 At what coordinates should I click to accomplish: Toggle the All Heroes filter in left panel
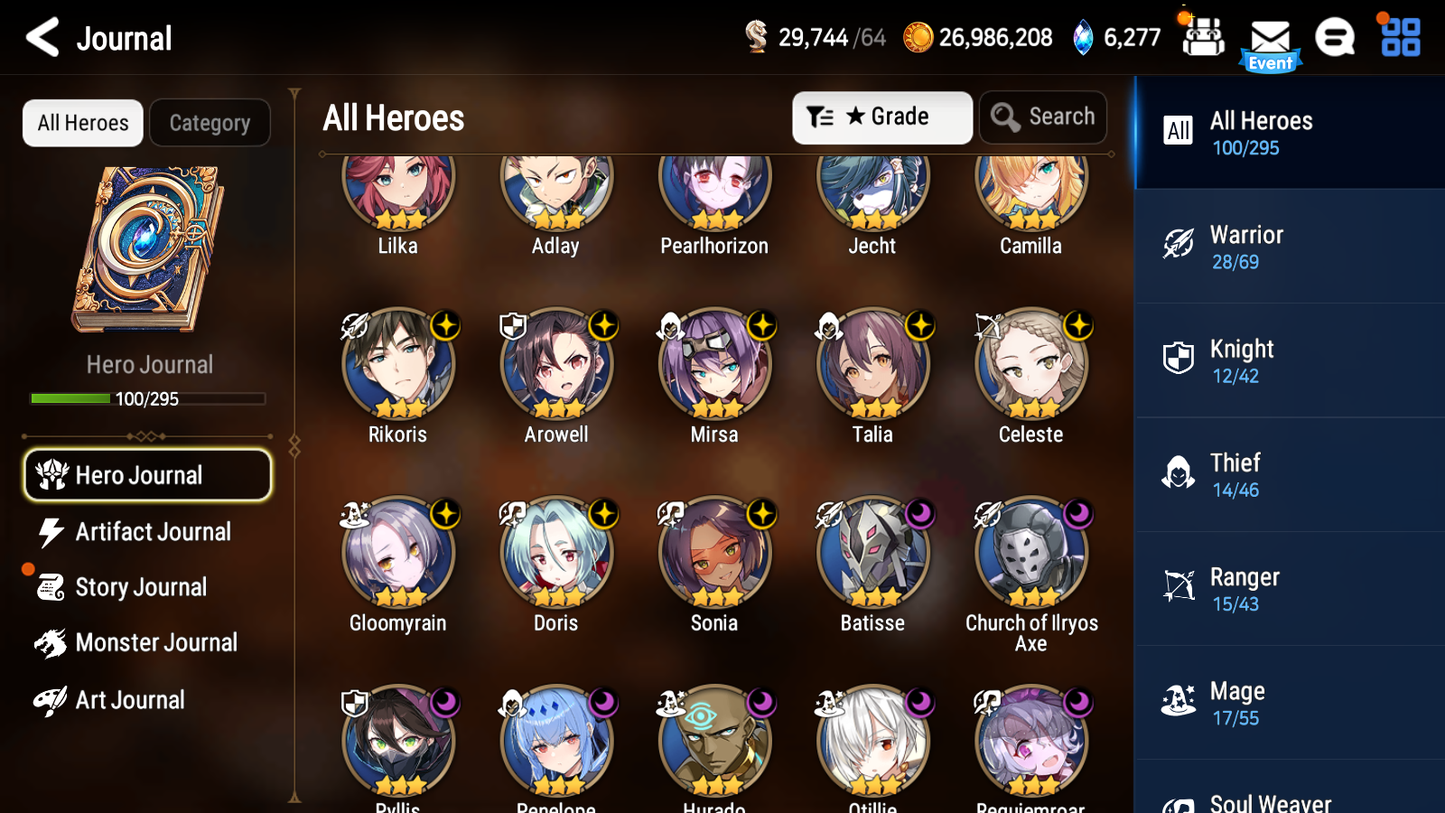click(x=82, y=122)
